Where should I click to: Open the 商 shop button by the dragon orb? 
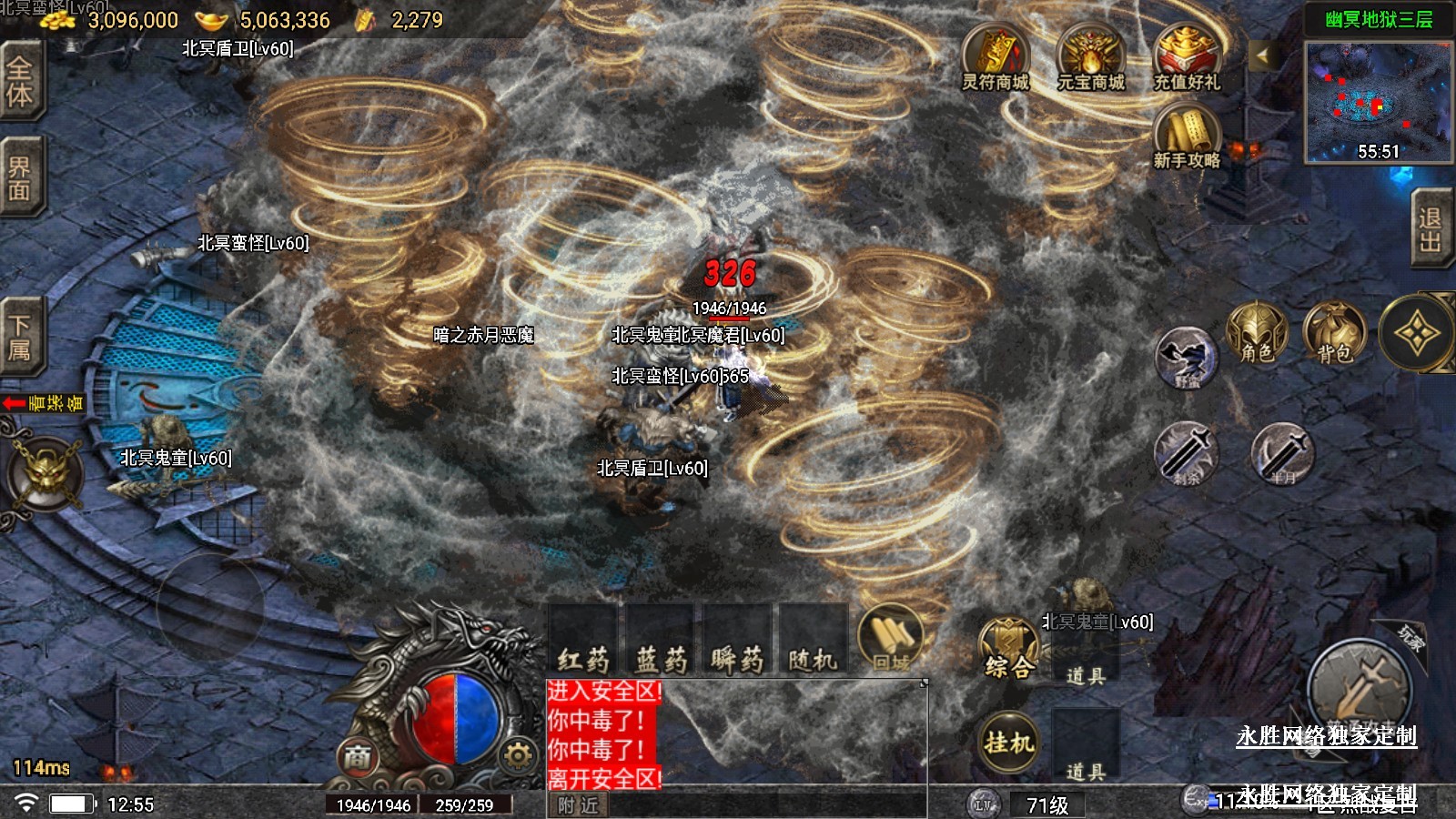pos(357,756)
